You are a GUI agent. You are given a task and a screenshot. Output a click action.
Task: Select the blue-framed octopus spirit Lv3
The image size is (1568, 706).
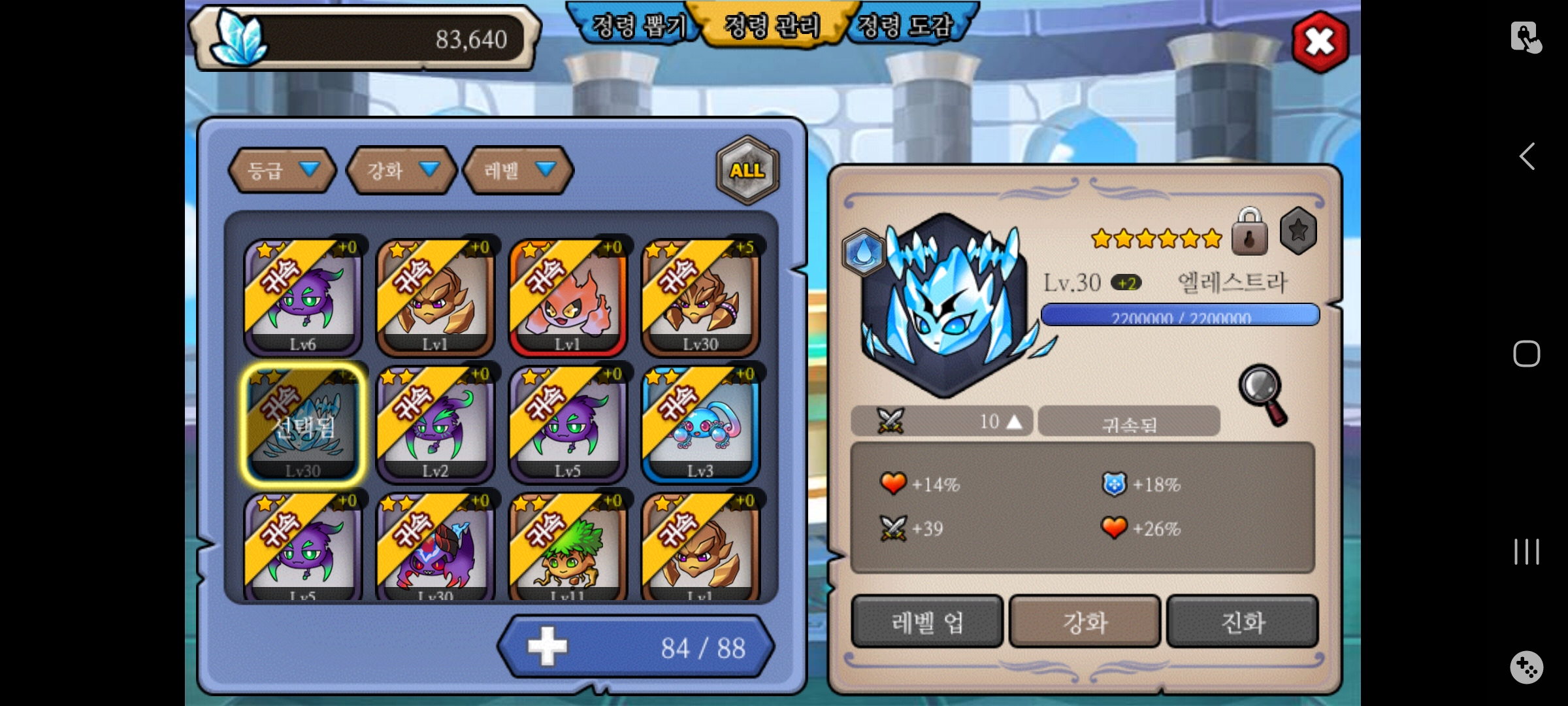pyautogui.click(x=700, y=424)
